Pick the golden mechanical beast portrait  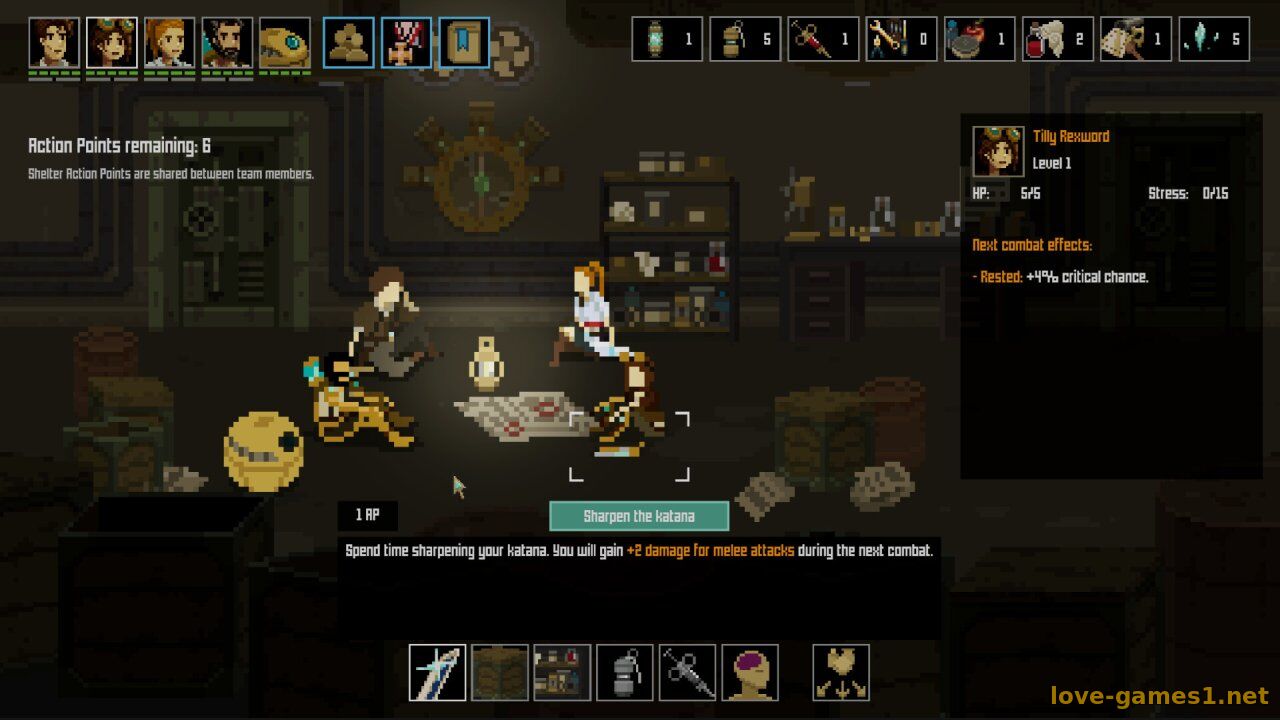[285, 43]
